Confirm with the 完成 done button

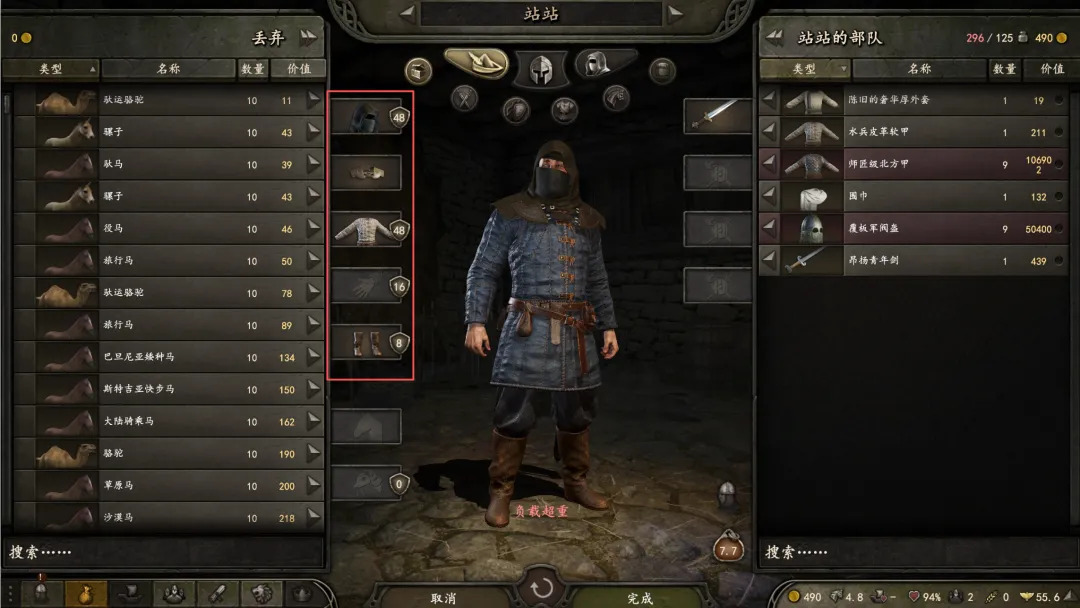(640, 597)
